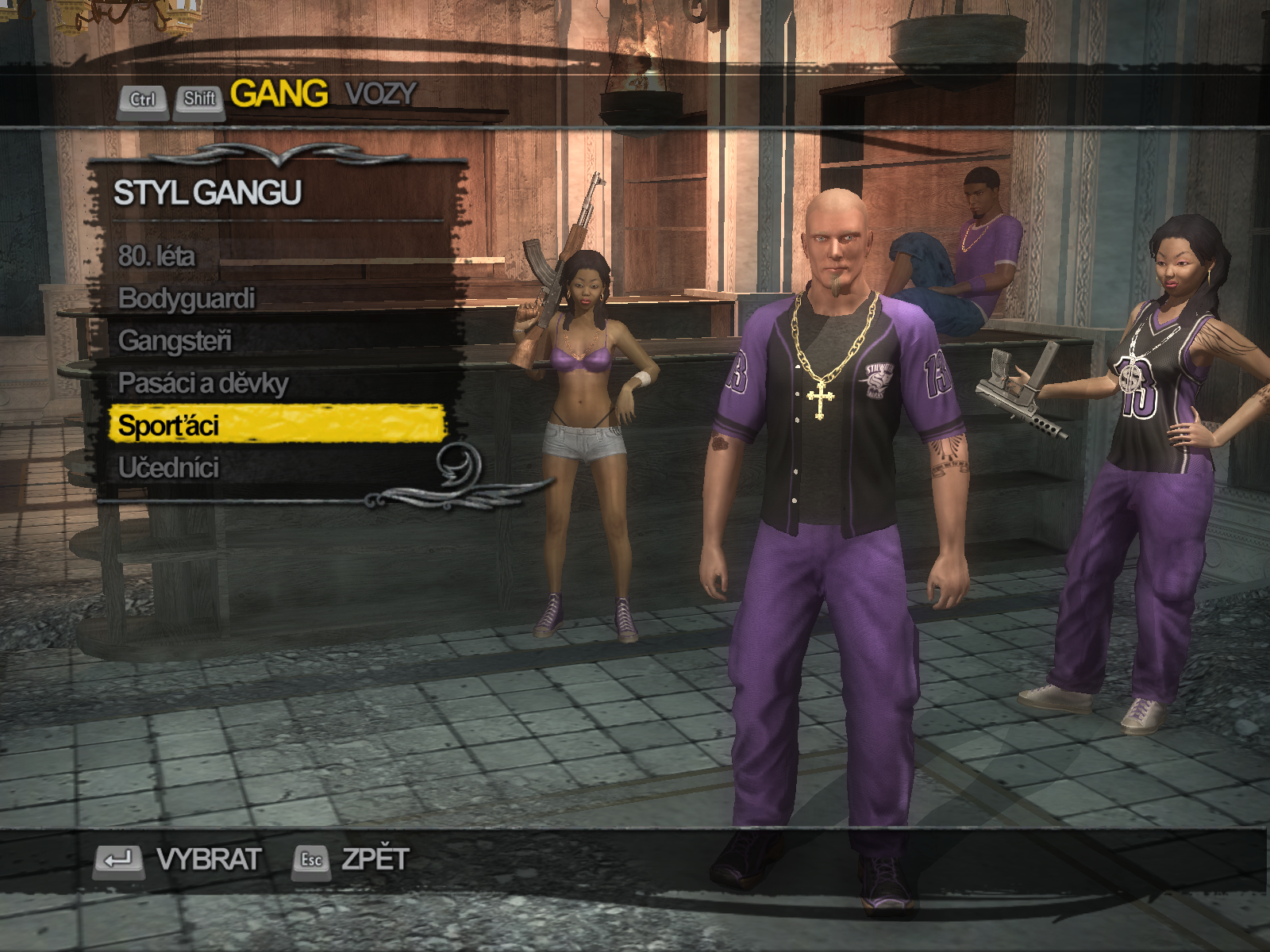Confirm with the VYBRAT button
1270x952 pixels.
pyautogui.click(x=179, y=859)
